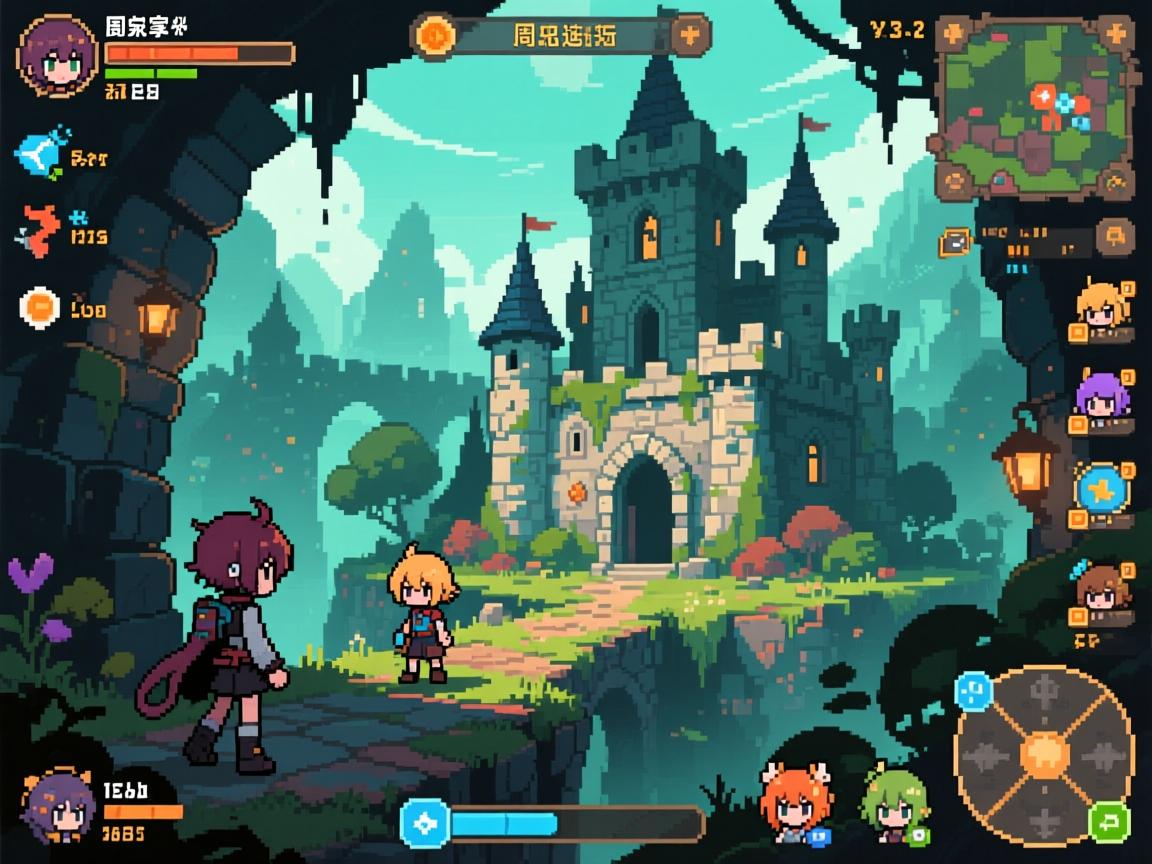
Task: Activate the blue star orb icon
Action: pos(1101,490)
